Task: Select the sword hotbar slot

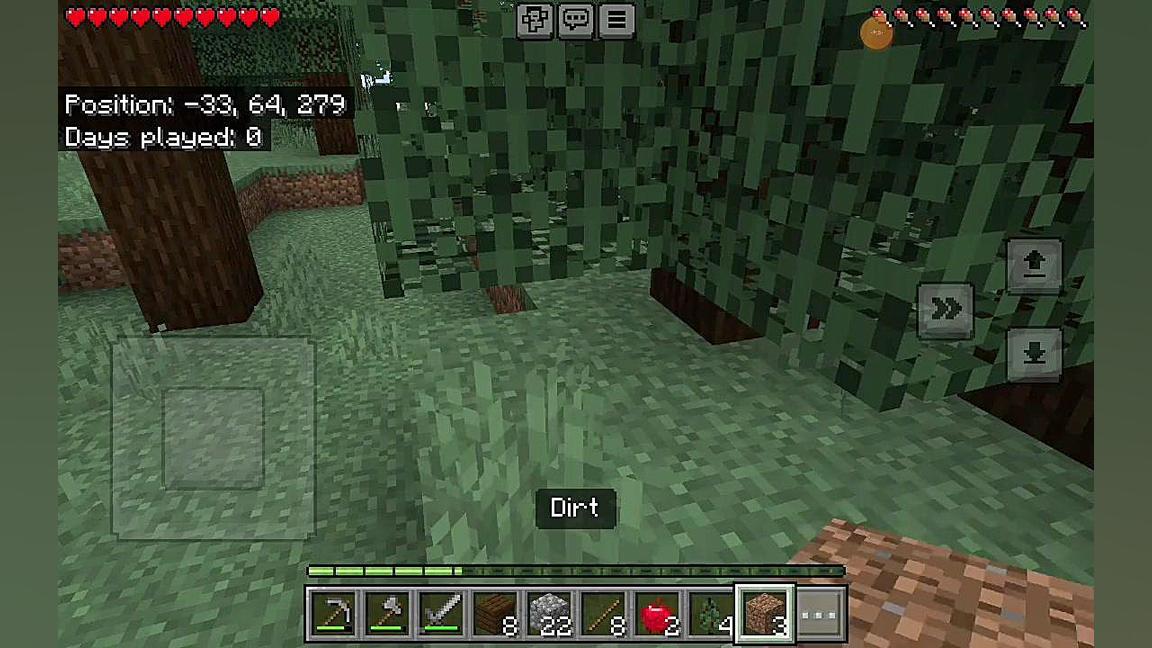Action: pos(441,613)
